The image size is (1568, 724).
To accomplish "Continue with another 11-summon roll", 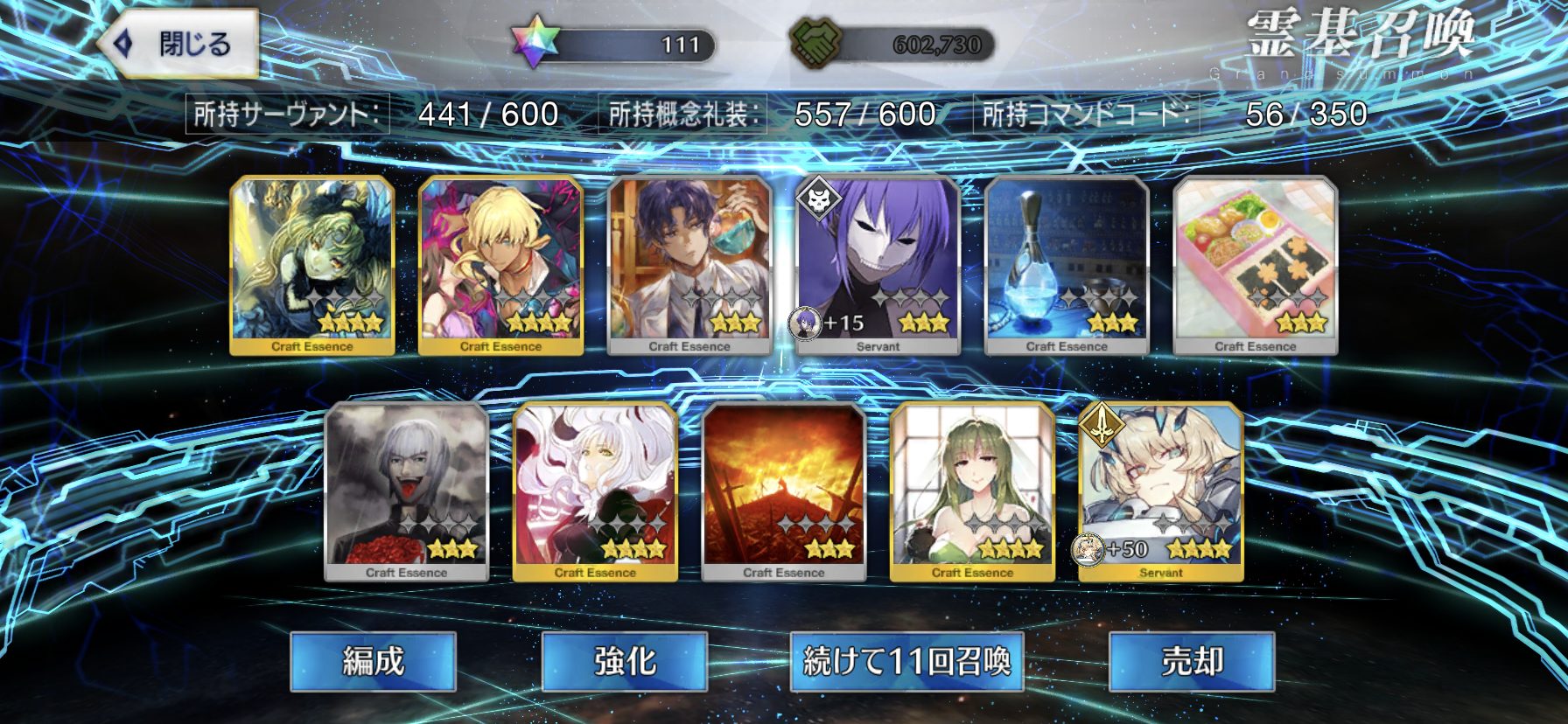I will pos(906,661).
